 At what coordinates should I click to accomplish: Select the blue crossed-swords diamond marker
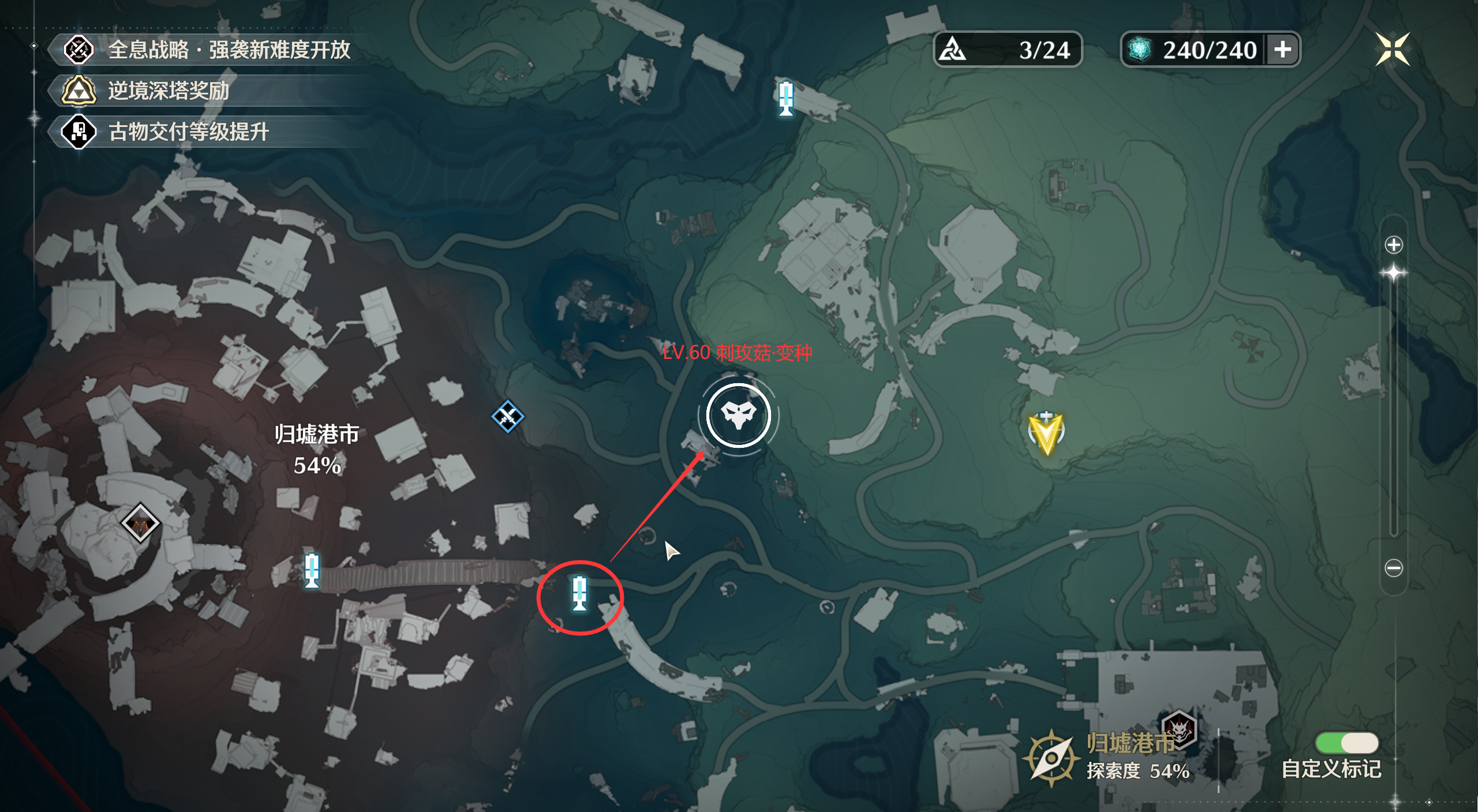pyautogui.click(x=507, y=416)
